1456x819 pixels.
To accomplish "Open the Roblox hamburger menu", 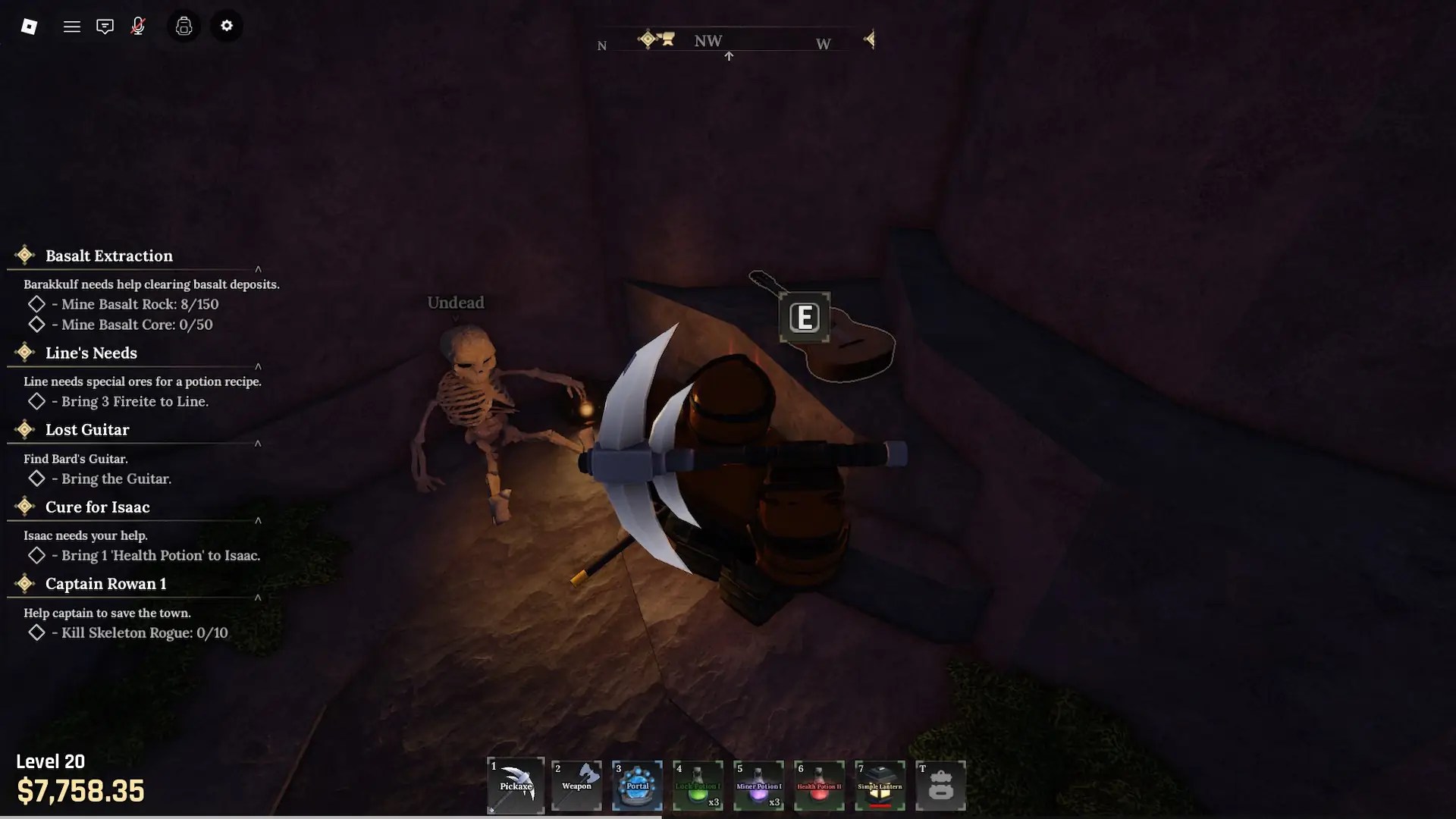I will pyautogui.click(x=72, y=25).
